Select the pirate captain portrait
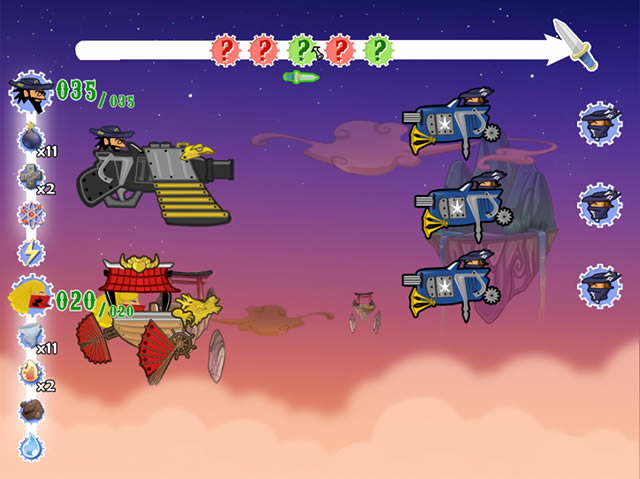The height and width of the screenshot is (479, 640). pos(30,94)
